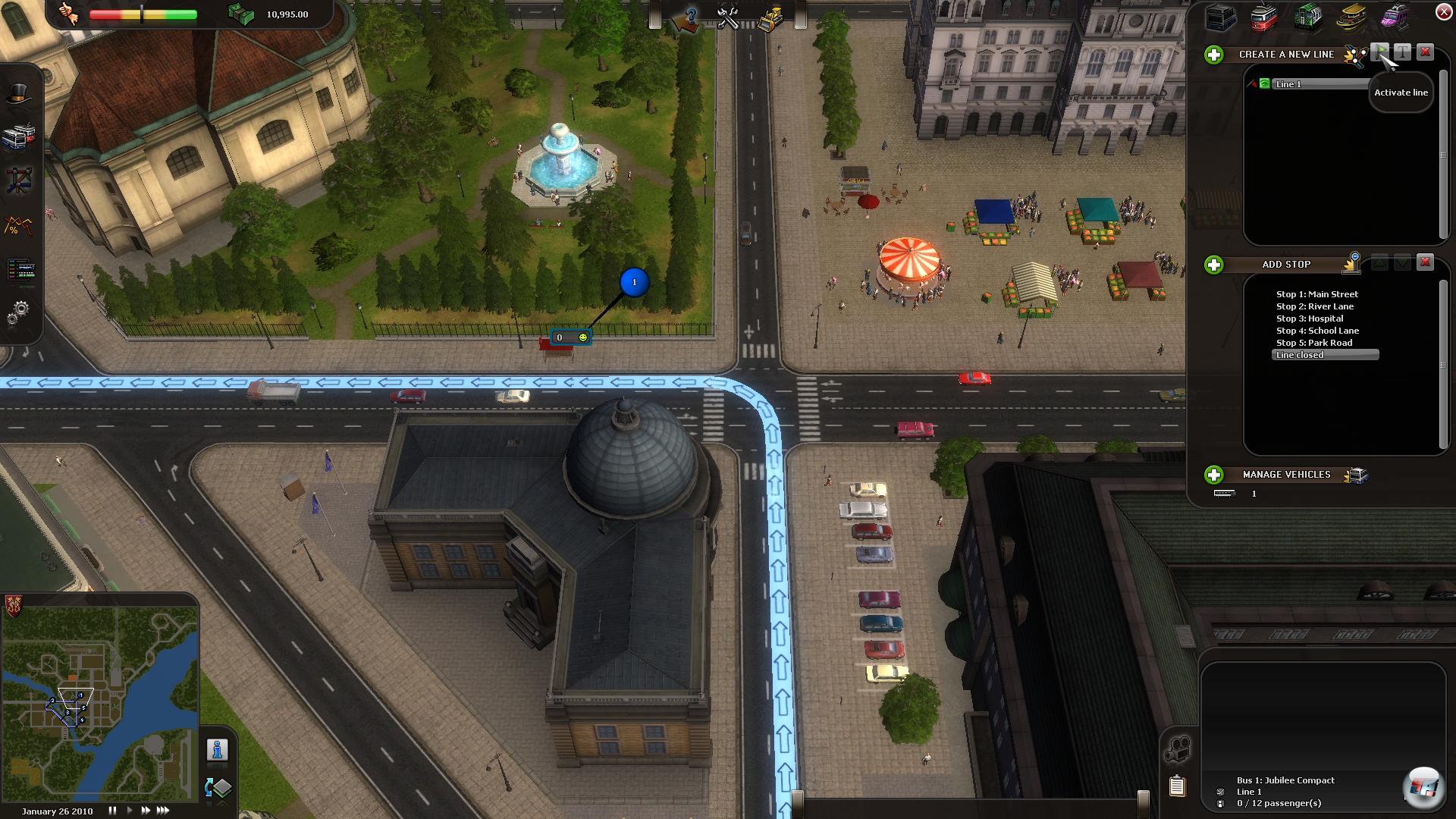Select Stop 3: Hospital in the stop list
Image resolution: width=1456 pixels, height=819 pixels.
tap(1310, 318)
